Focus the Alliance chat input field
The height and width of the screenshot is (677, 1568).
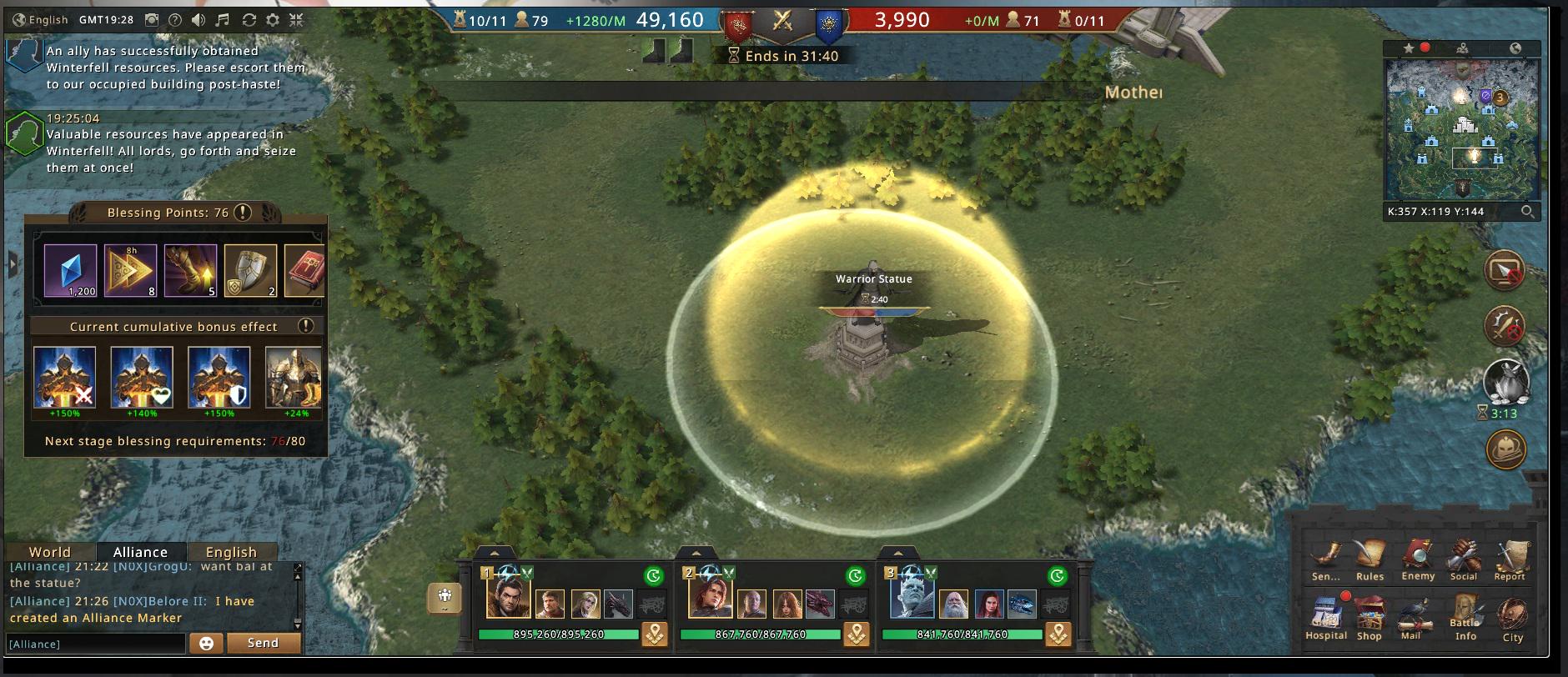click(x=95, y=644)
